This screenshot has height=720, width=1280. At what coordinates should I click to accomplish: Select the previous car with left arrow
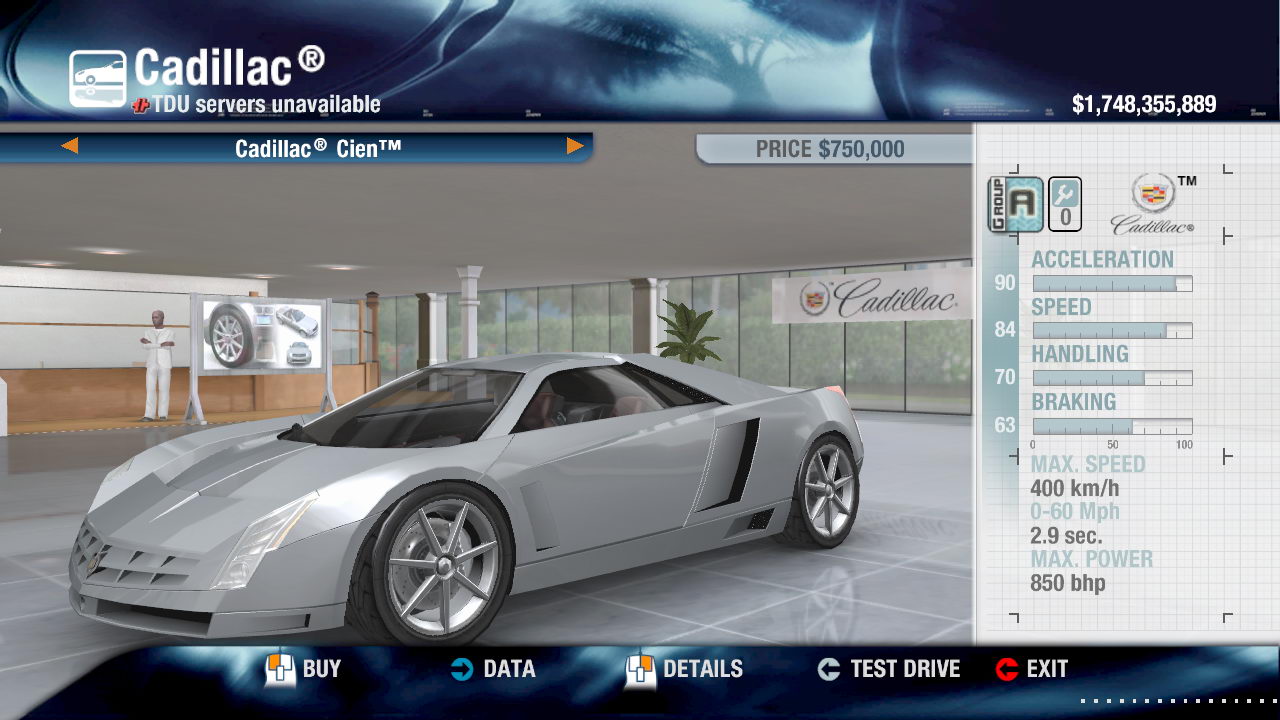[69, 147]
